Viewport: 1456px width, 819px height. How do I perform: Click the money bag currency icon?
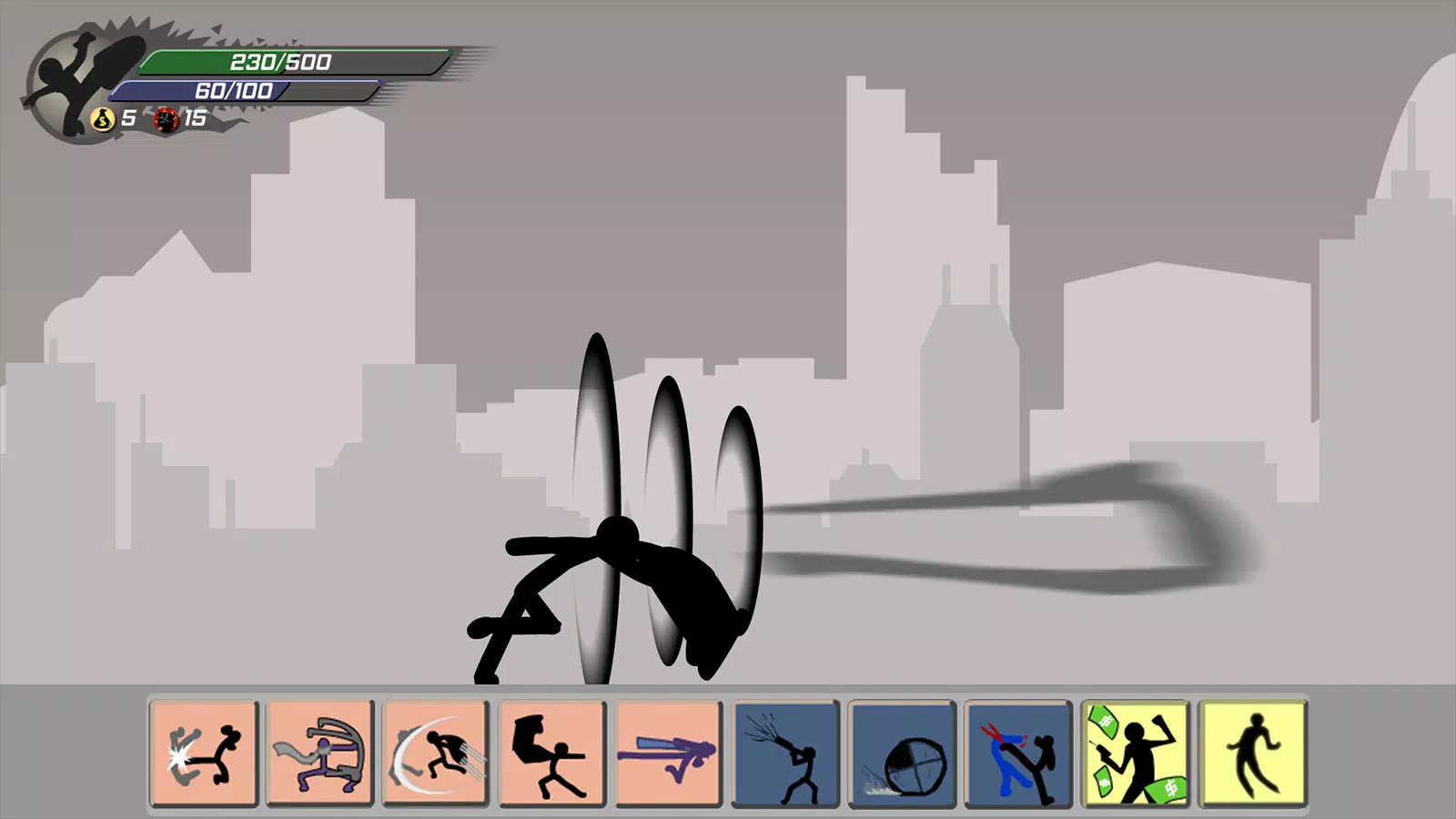(103, 117)
